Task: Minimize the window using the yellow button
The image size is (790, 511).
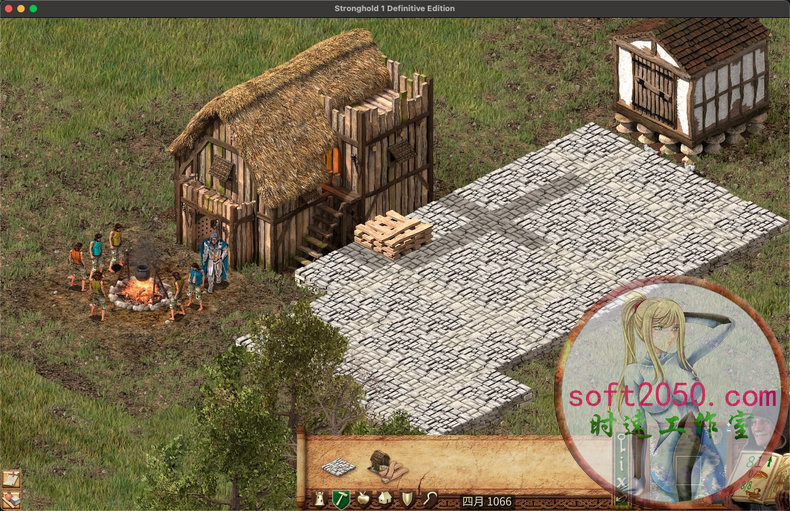Action: tap(20, 8)
